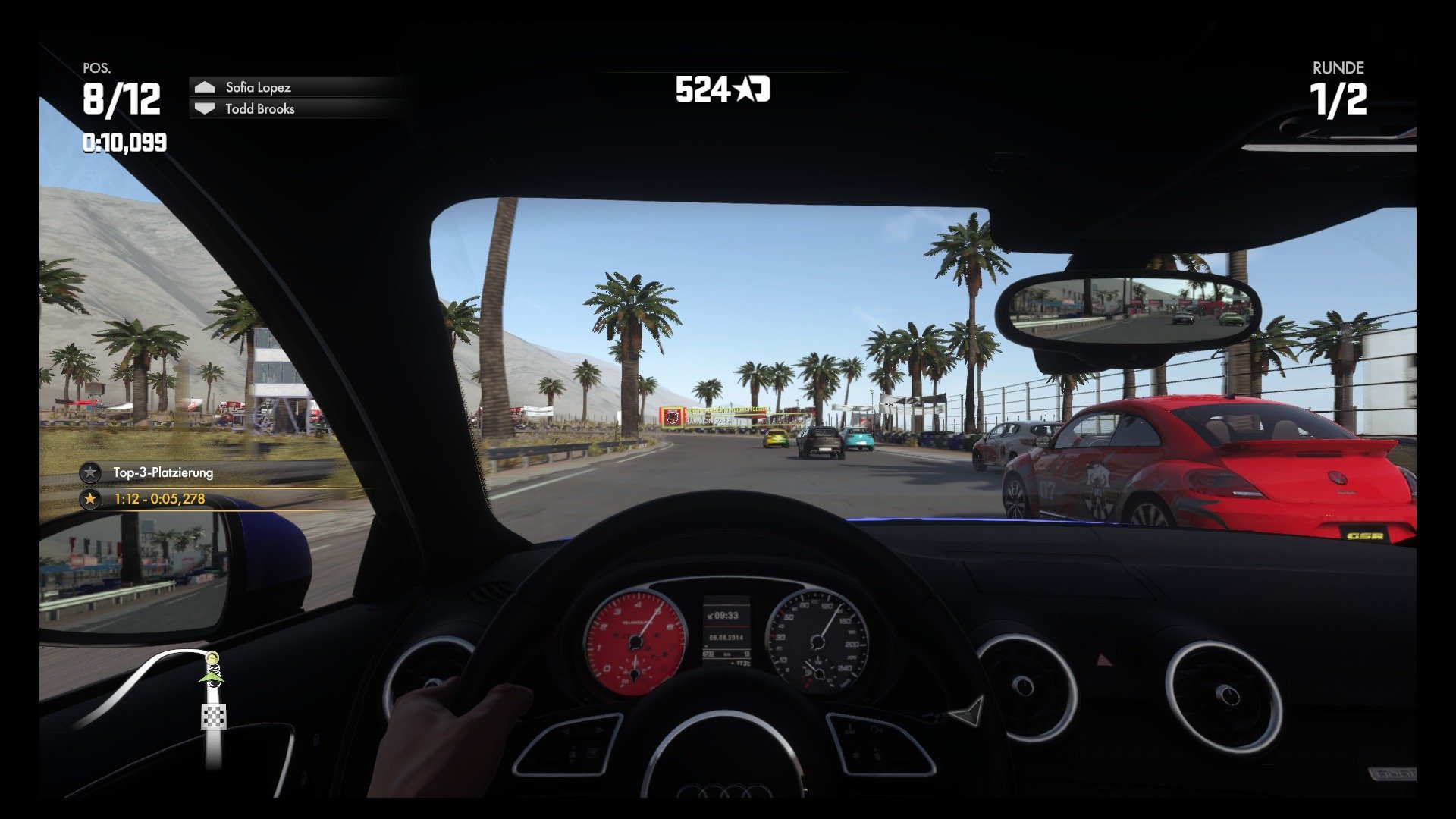This screenshot has height=819, width=1456.
Task: Click Sofia Lopez's rank badge icon
Action: tap(203, 87)
